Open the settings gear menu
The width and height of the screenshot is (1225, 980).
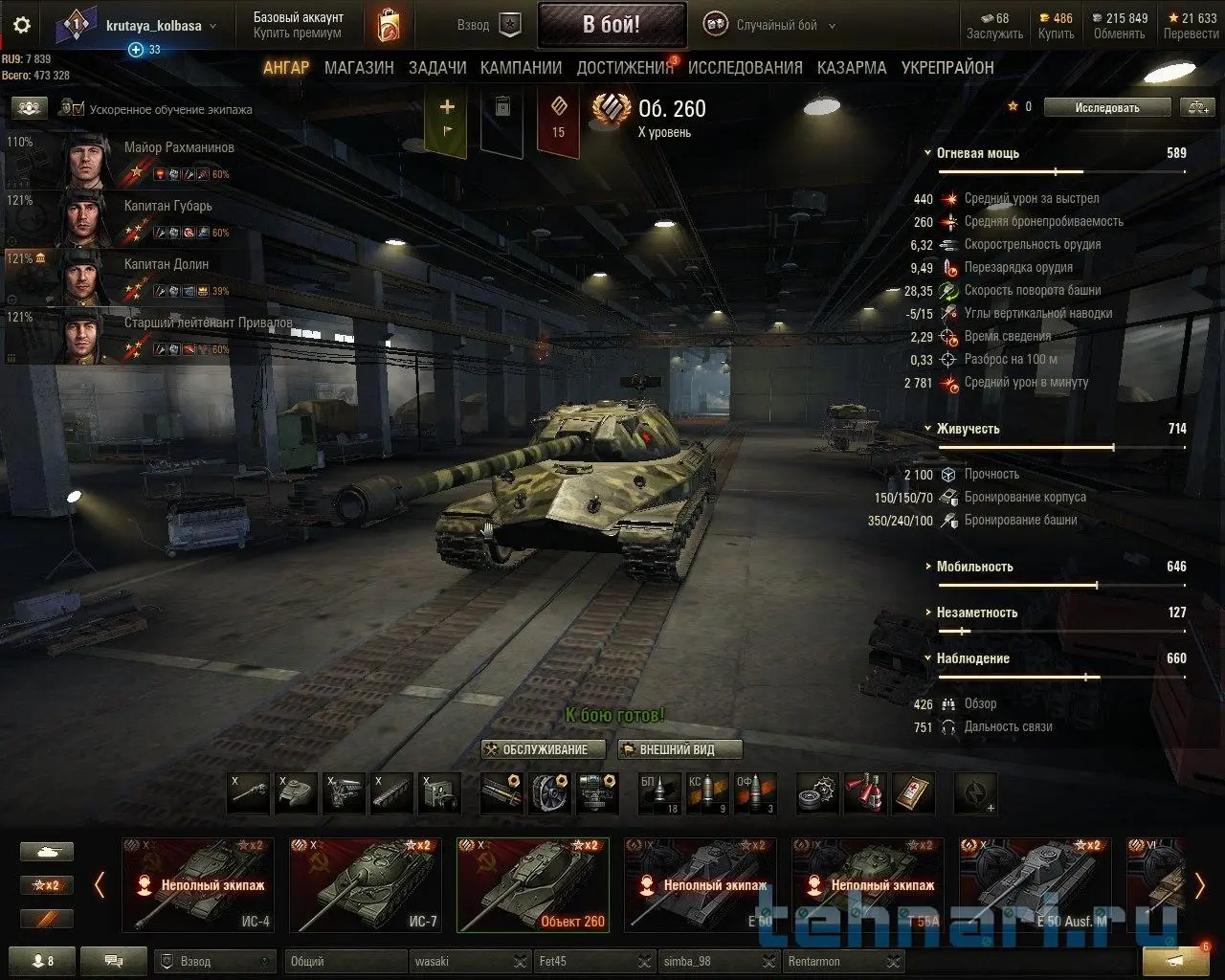[22, 26]
